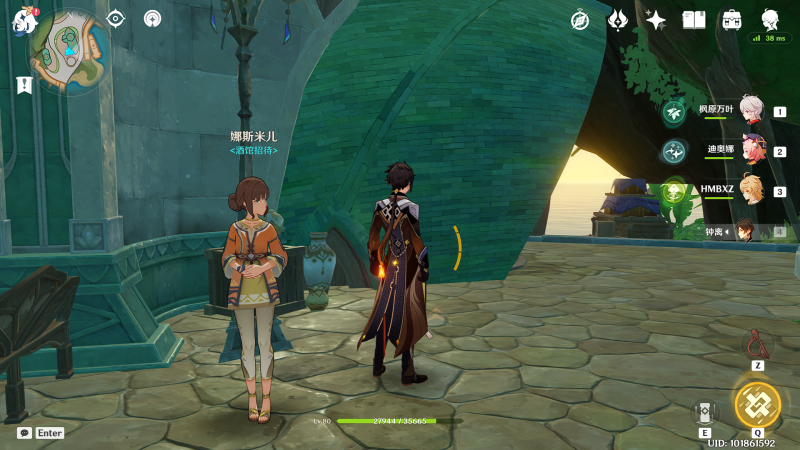Open the four-pointed star Wish icon

pos(656,20)
